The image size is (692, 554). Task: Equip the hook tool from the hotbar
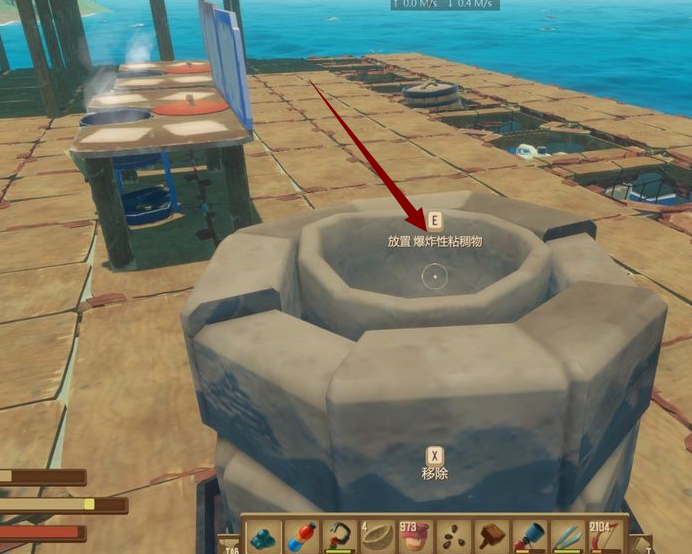click(339, 536)
